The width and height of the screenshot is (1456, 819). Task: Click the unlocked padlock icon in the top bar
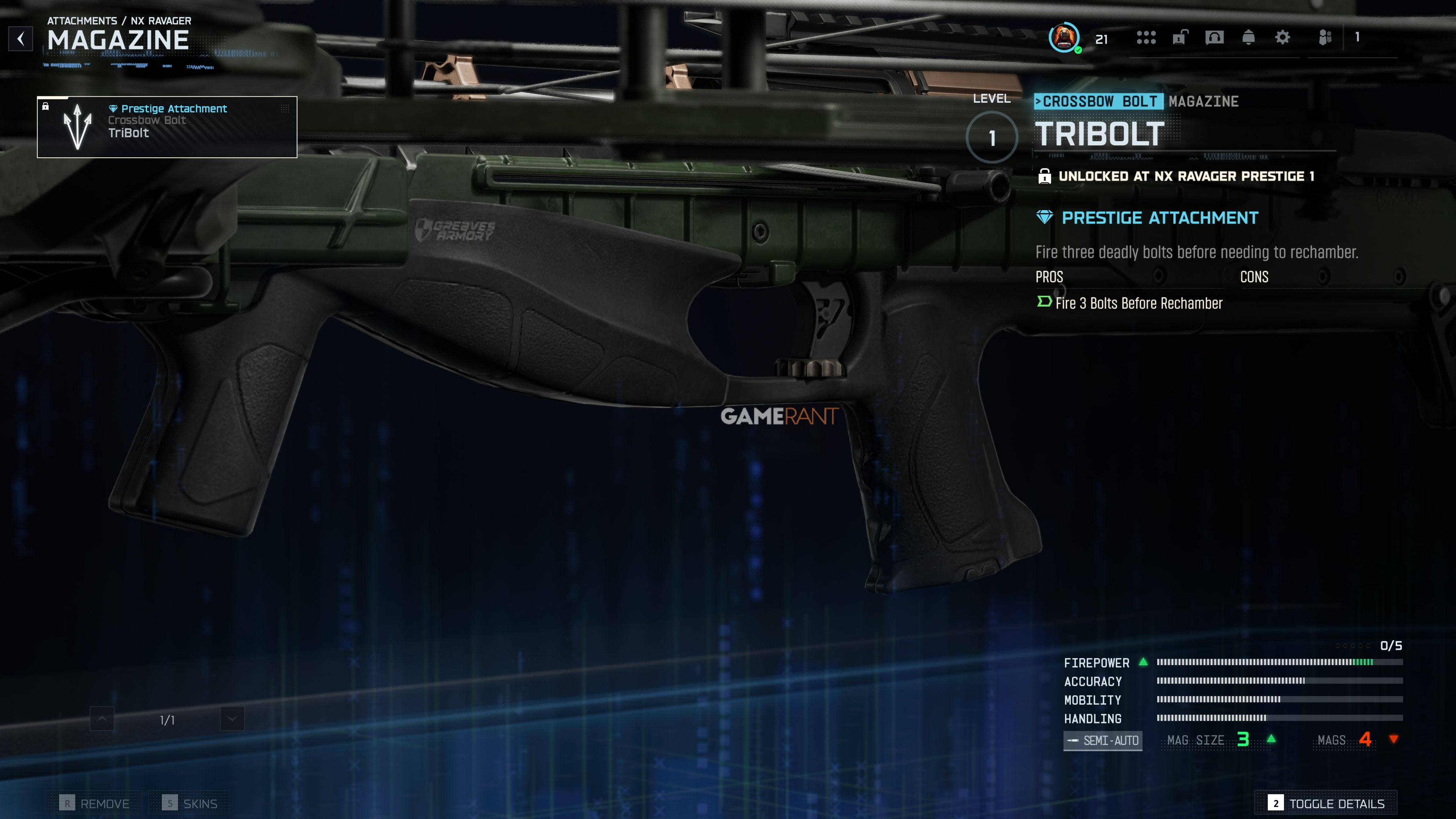pyautogui.click(x=1180, y=38)
